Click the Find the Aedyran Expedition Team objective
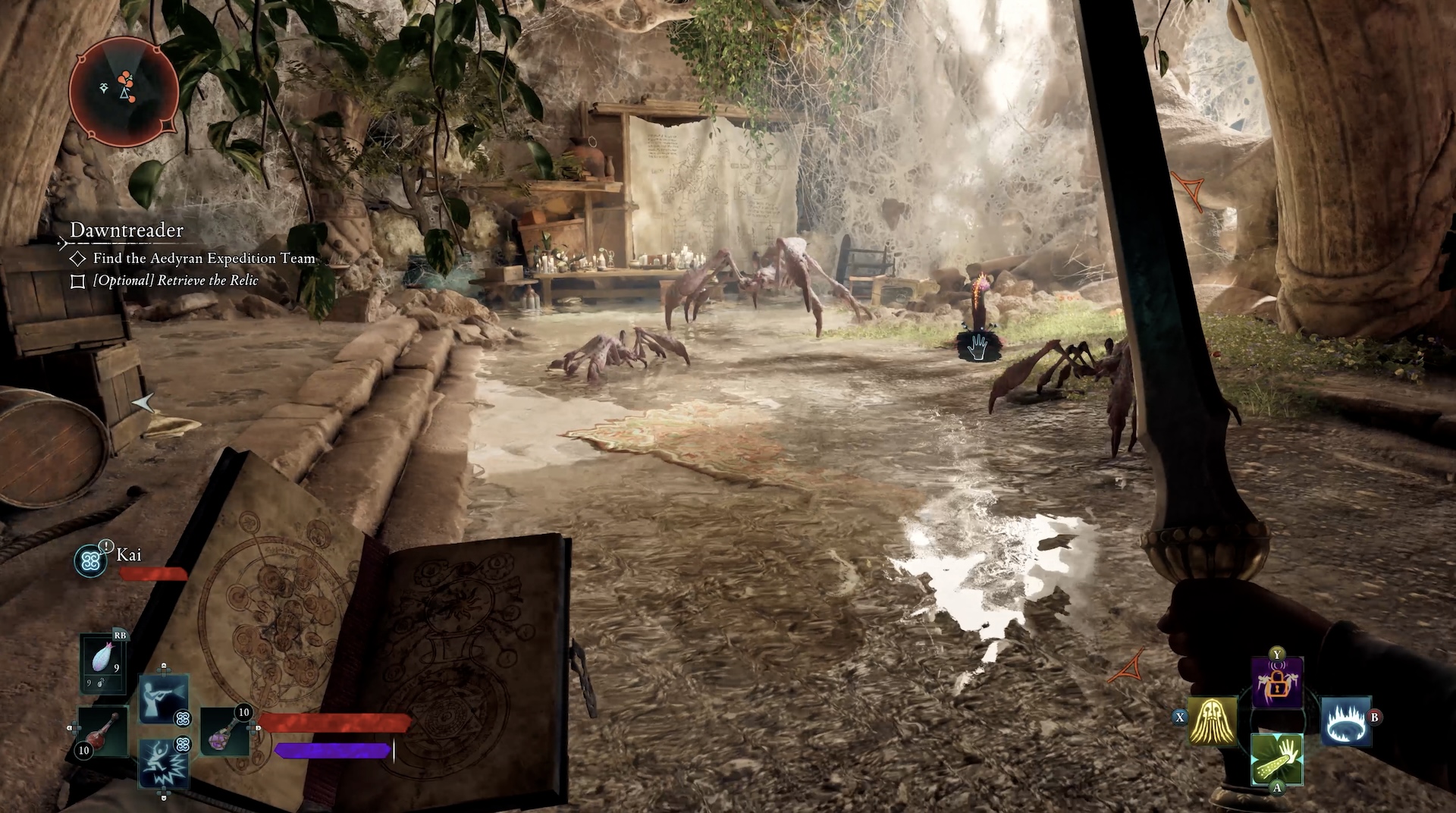1456x813 pixels. [x=203, y=259]
